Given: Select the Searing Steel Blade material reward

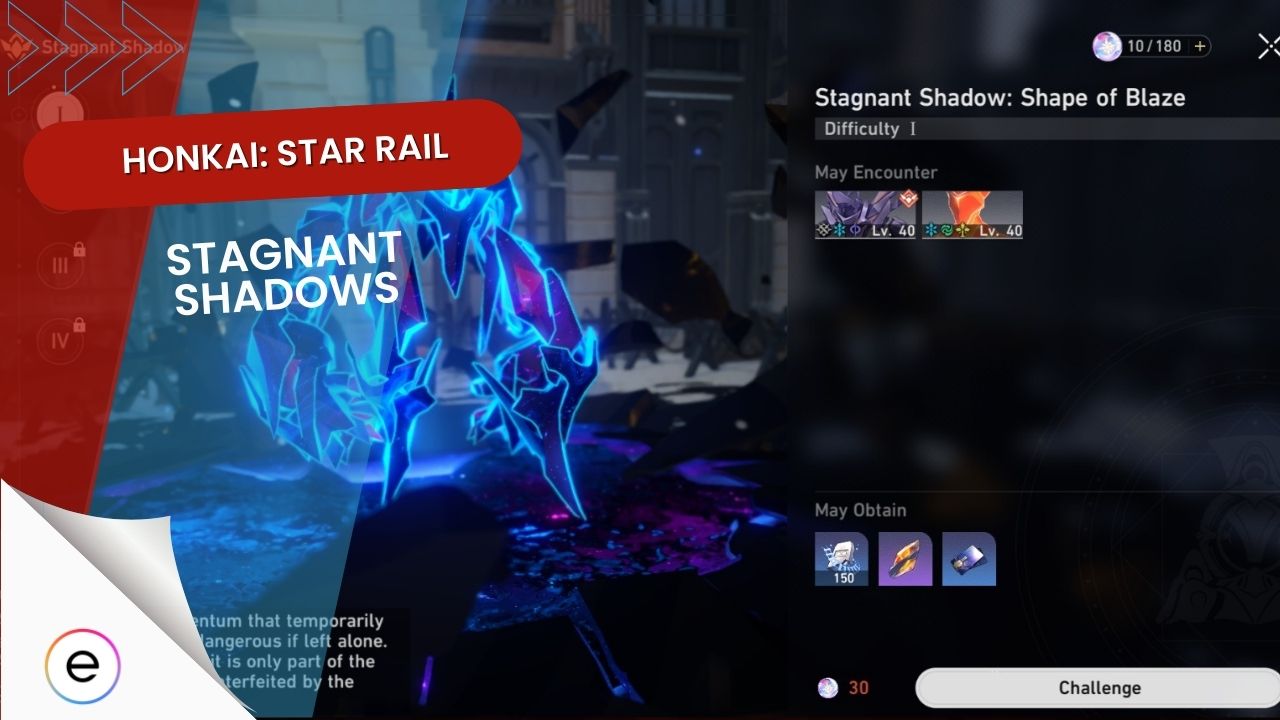Looking at the screenshot, I should coord(906,559).
